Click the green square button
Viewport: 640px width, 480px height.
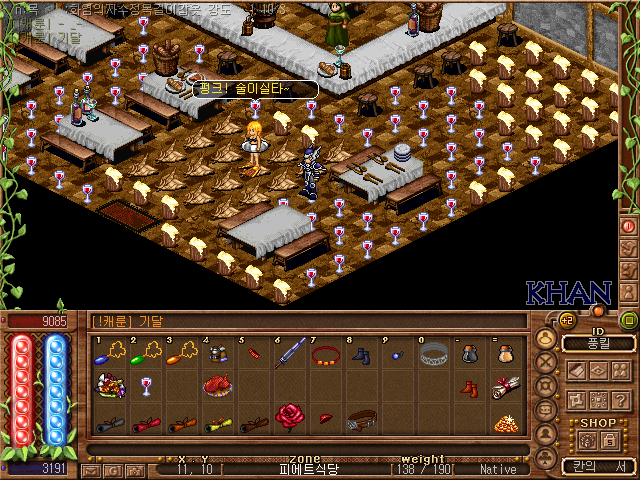[x=629, y=320]
